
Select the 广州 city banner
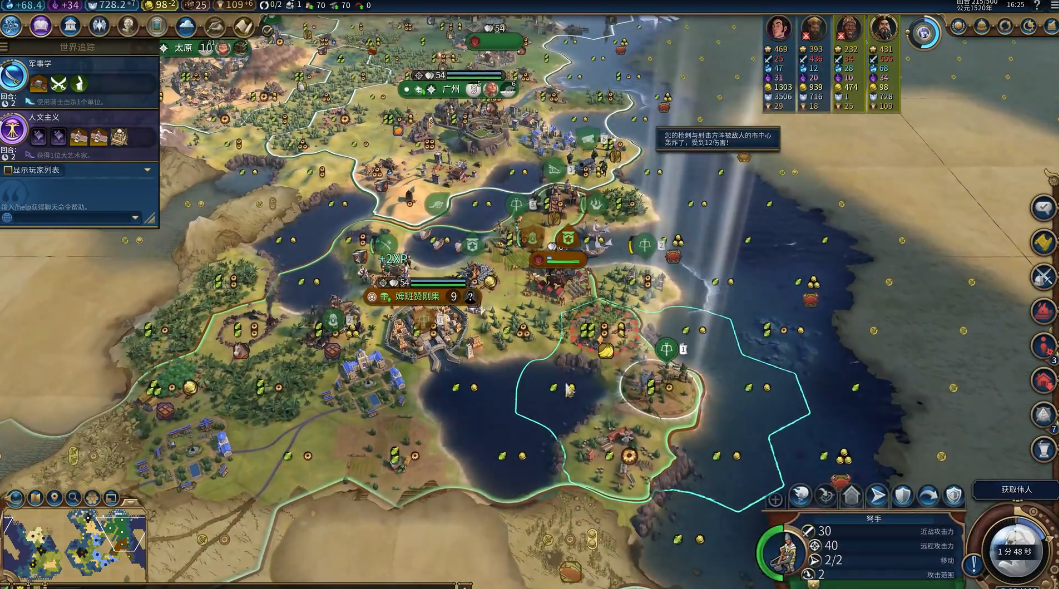pos(450,89)
